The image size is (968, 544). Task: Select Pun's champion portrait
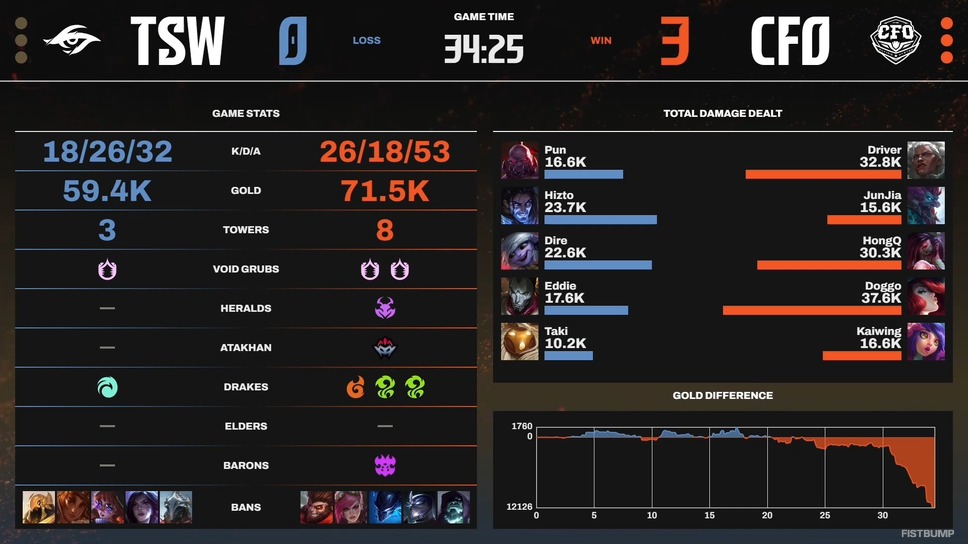click(520, 160)
